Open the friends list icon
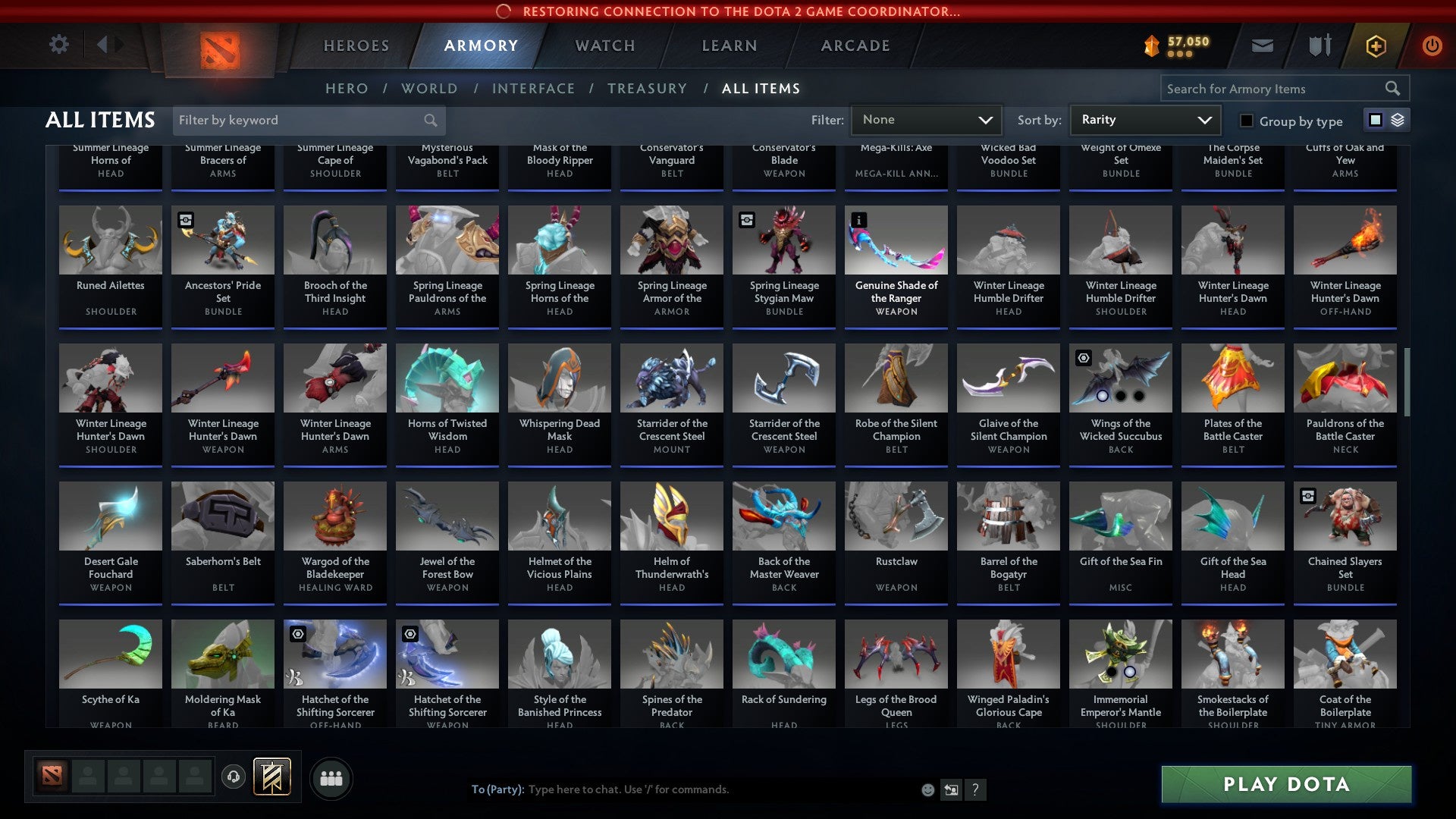This screenshot has width=1456, height=819. [331, 777]
